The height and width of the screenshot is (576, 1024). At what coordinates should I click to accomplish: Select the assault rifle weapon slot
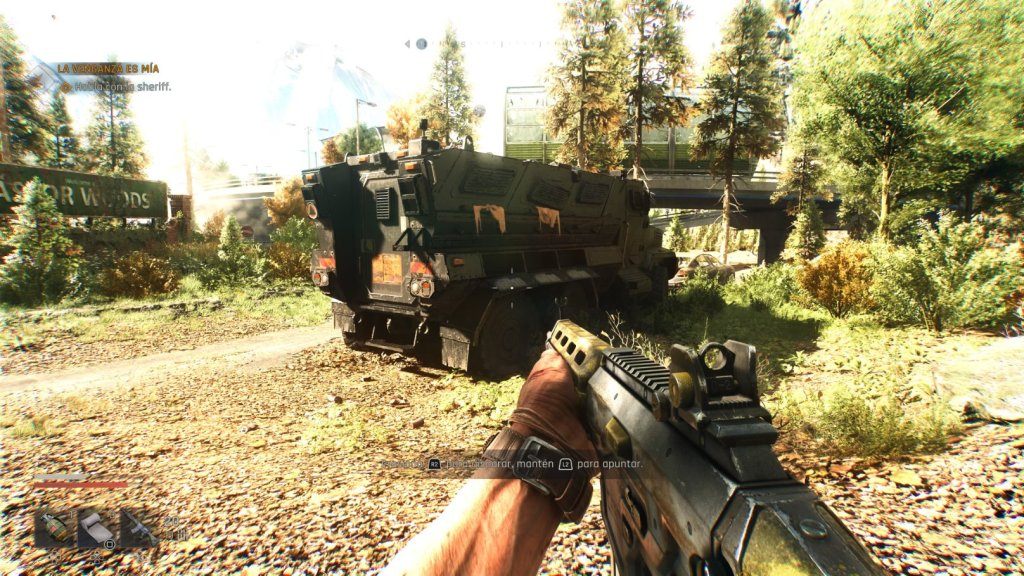coord(139,528)
